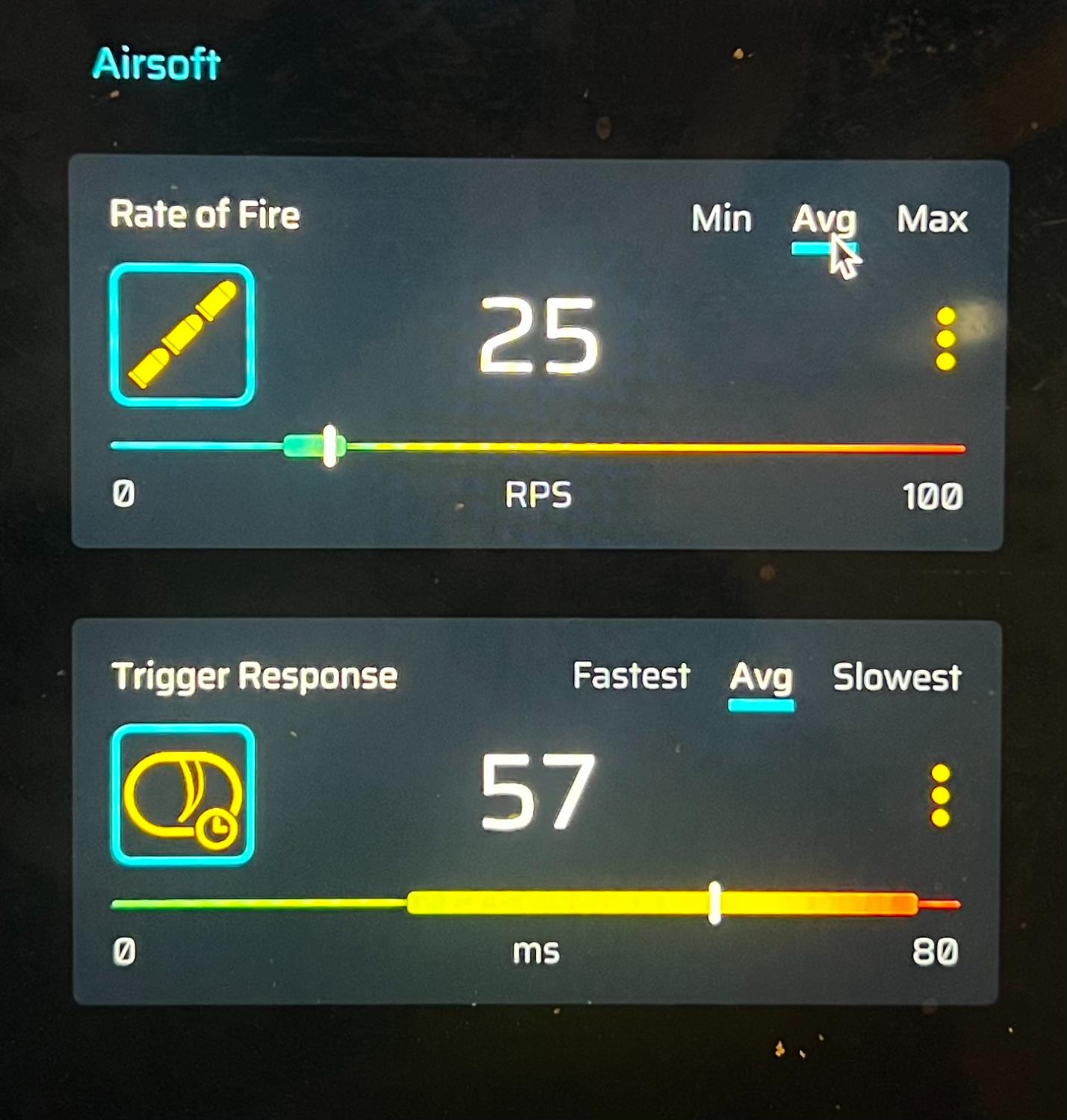Click the Trigger Response trigger-and-clock icon

point(183,794)
